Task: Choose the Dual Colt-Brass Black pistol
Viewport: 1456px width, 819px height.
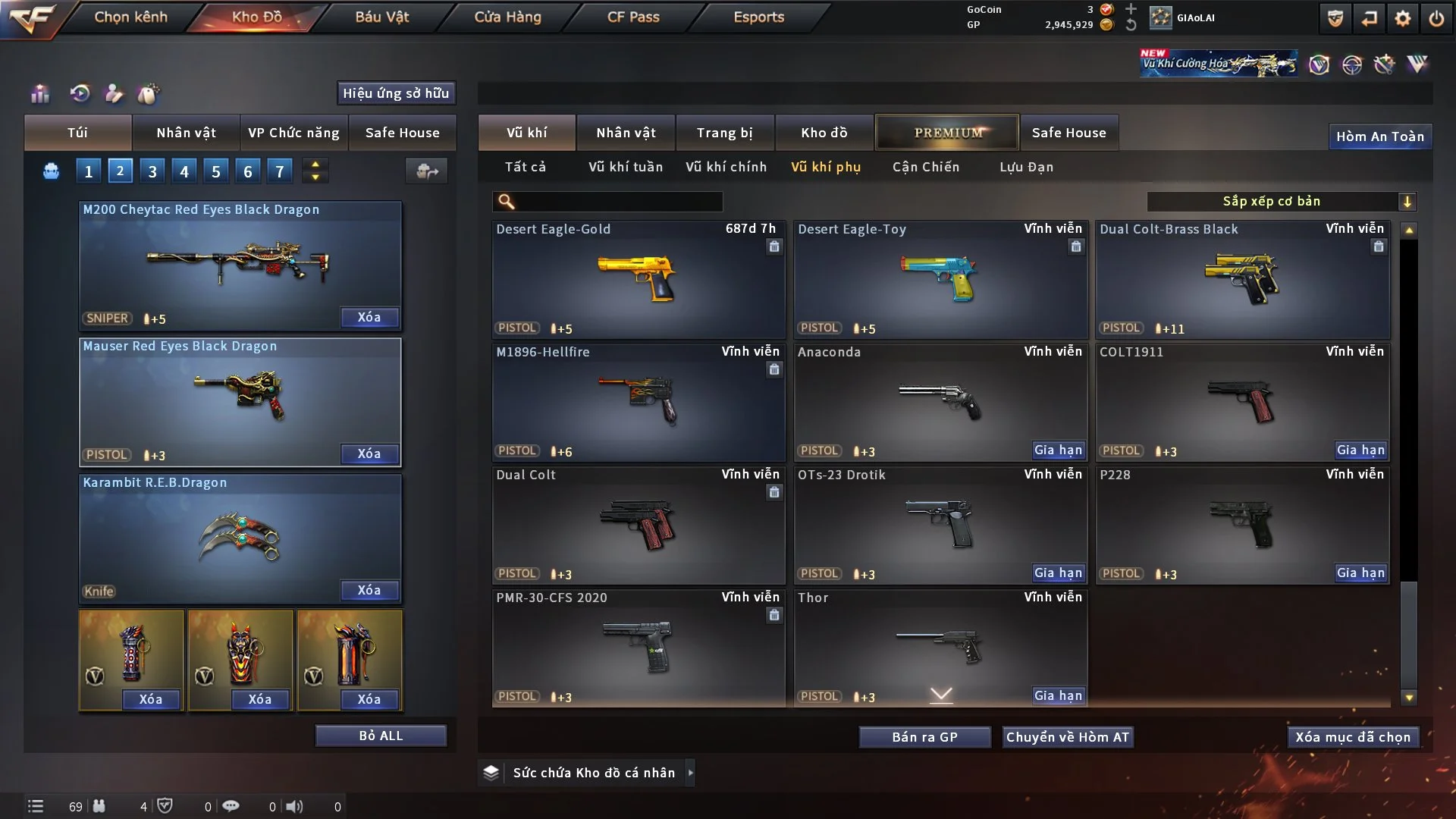Action: tap(1242, 279)
